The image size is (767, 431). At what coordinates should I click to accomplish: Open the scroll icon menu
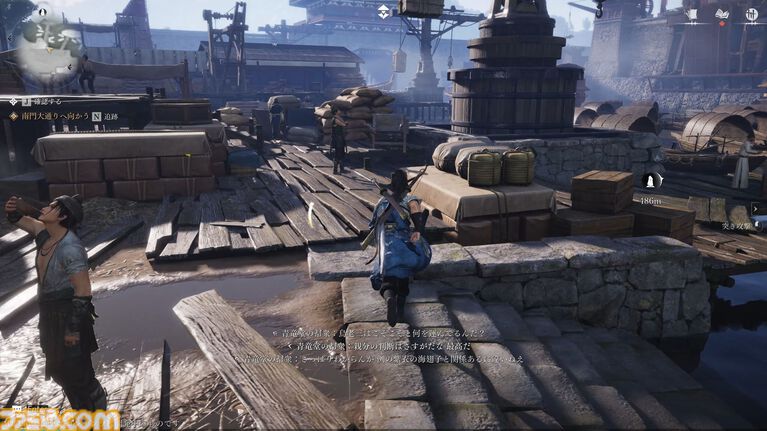(691, 13)
